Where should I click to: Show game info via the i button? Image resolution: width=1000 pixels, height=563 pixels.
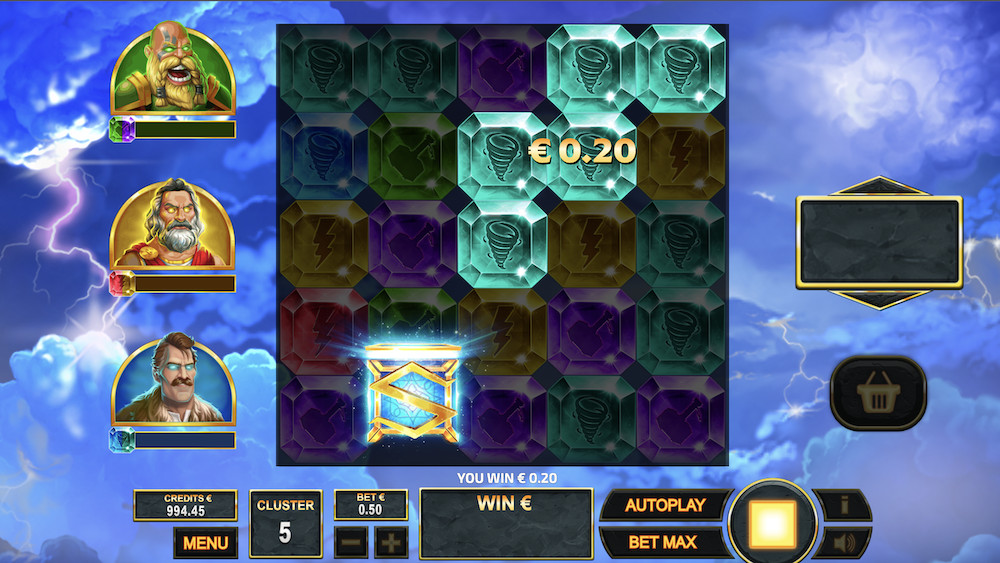click(x=843, y=505)
